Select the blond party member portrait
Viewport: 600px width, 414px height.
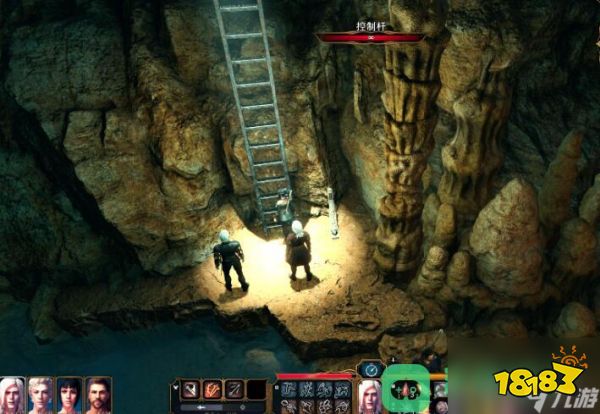(x=41, y=395)
